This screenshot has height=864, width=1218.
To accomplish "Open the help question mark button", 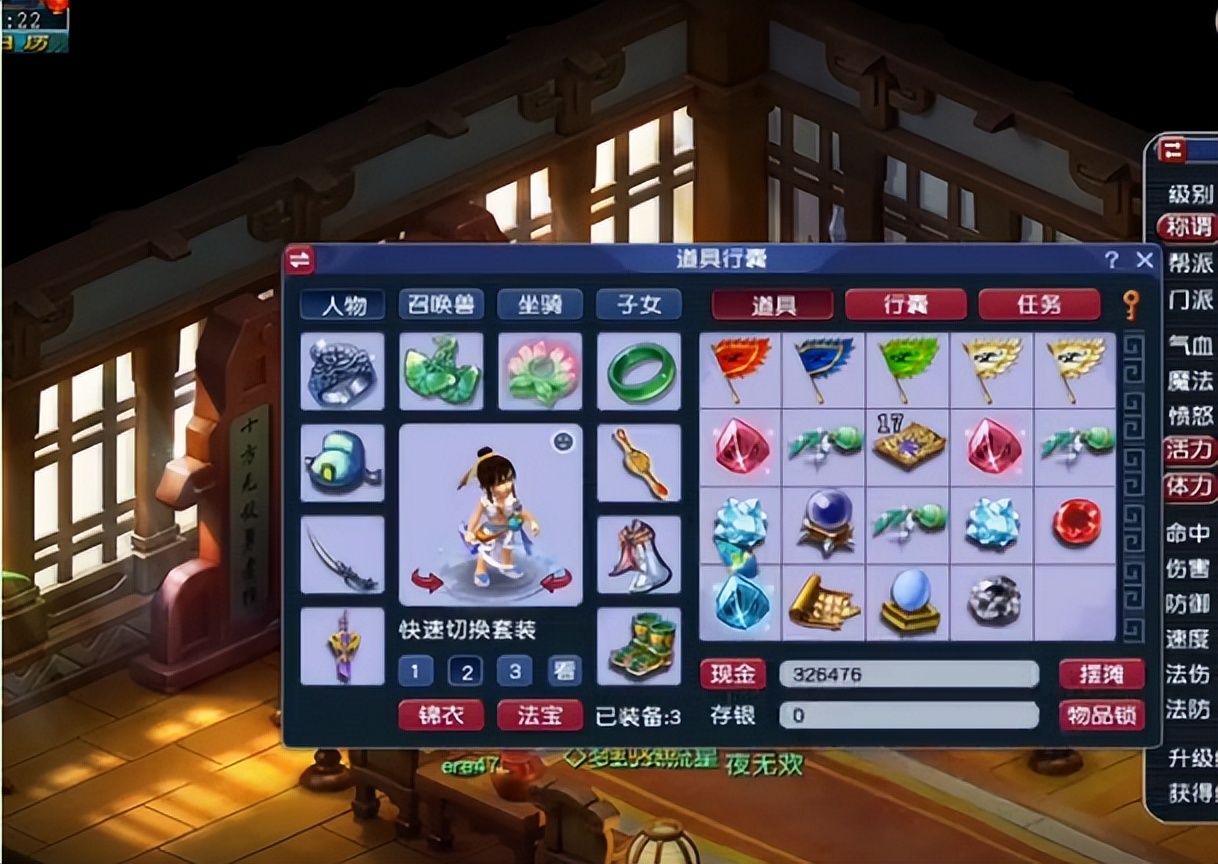I will click(x=1112, y=260).
